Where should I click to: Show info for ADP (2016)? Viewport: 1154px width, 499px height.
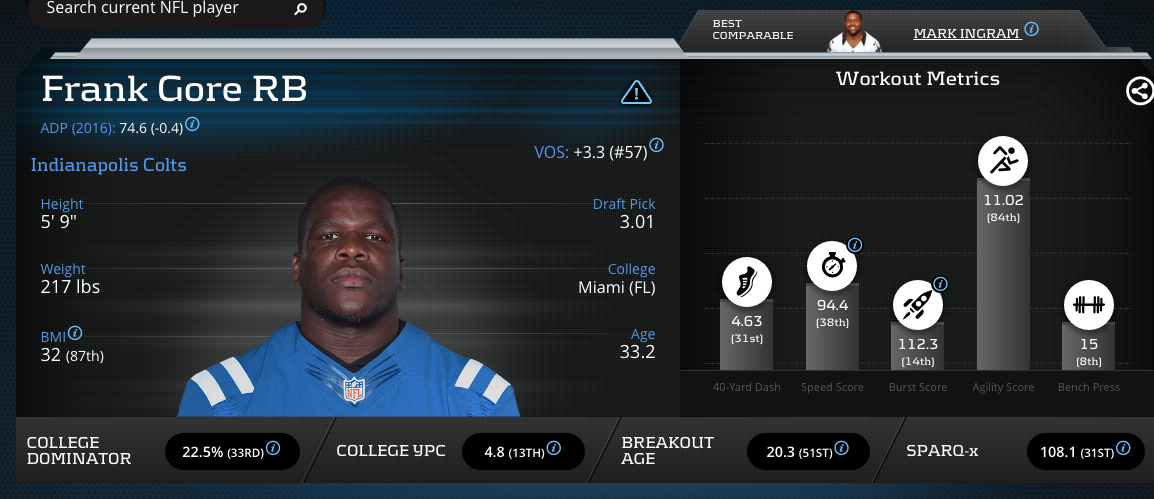(193, 125)
